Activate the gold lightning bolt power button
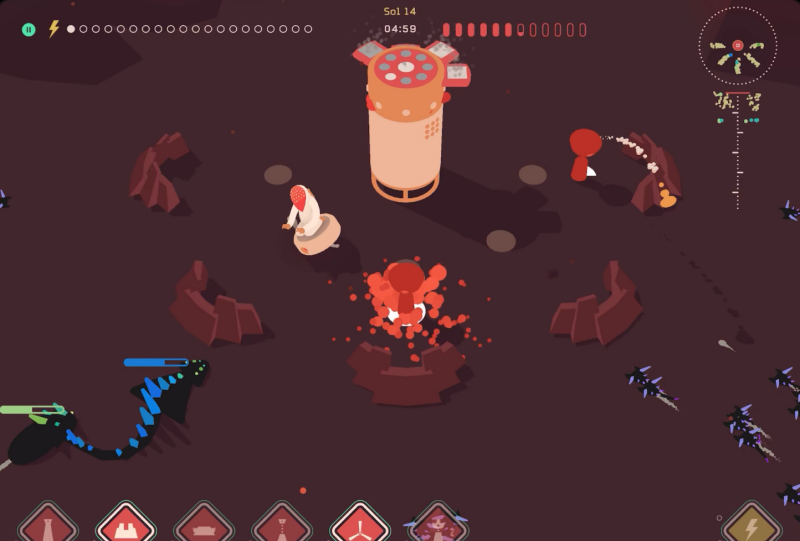The image size is (800, 541). [x=752, y=526]
